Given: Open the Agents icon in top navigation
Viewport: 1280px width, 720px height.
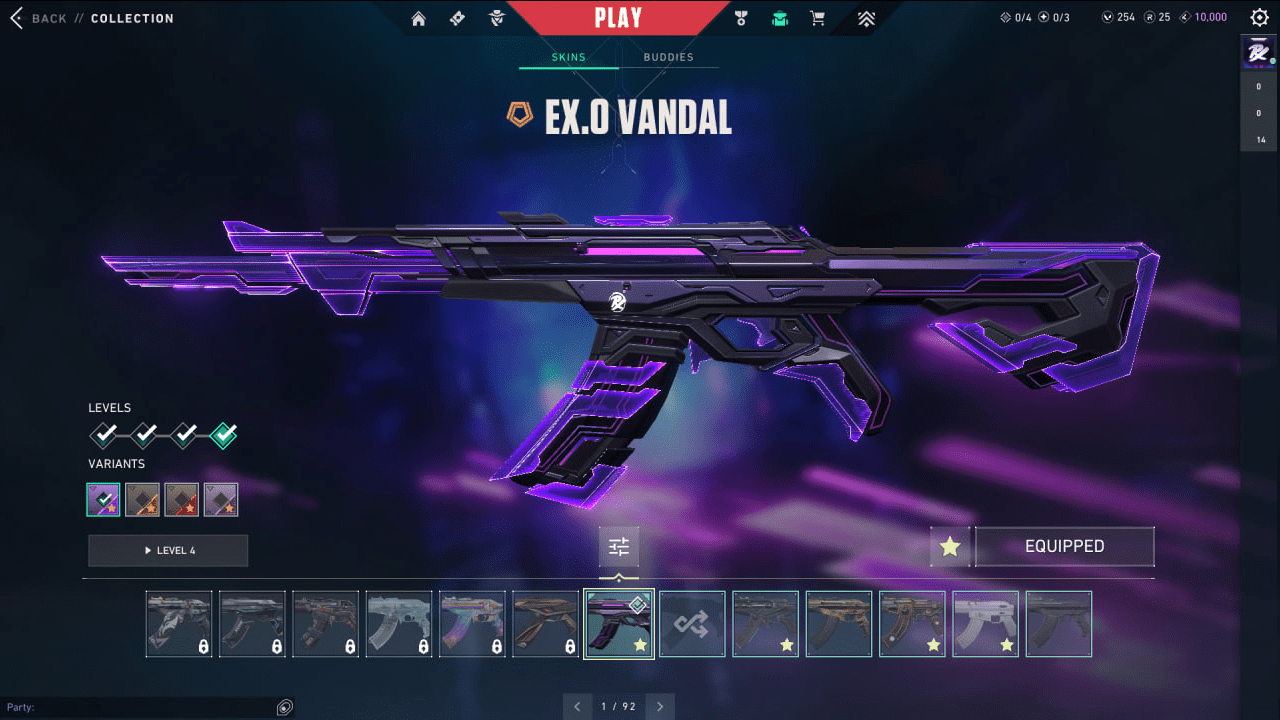Looking at the screenshot, I should 497,17.
